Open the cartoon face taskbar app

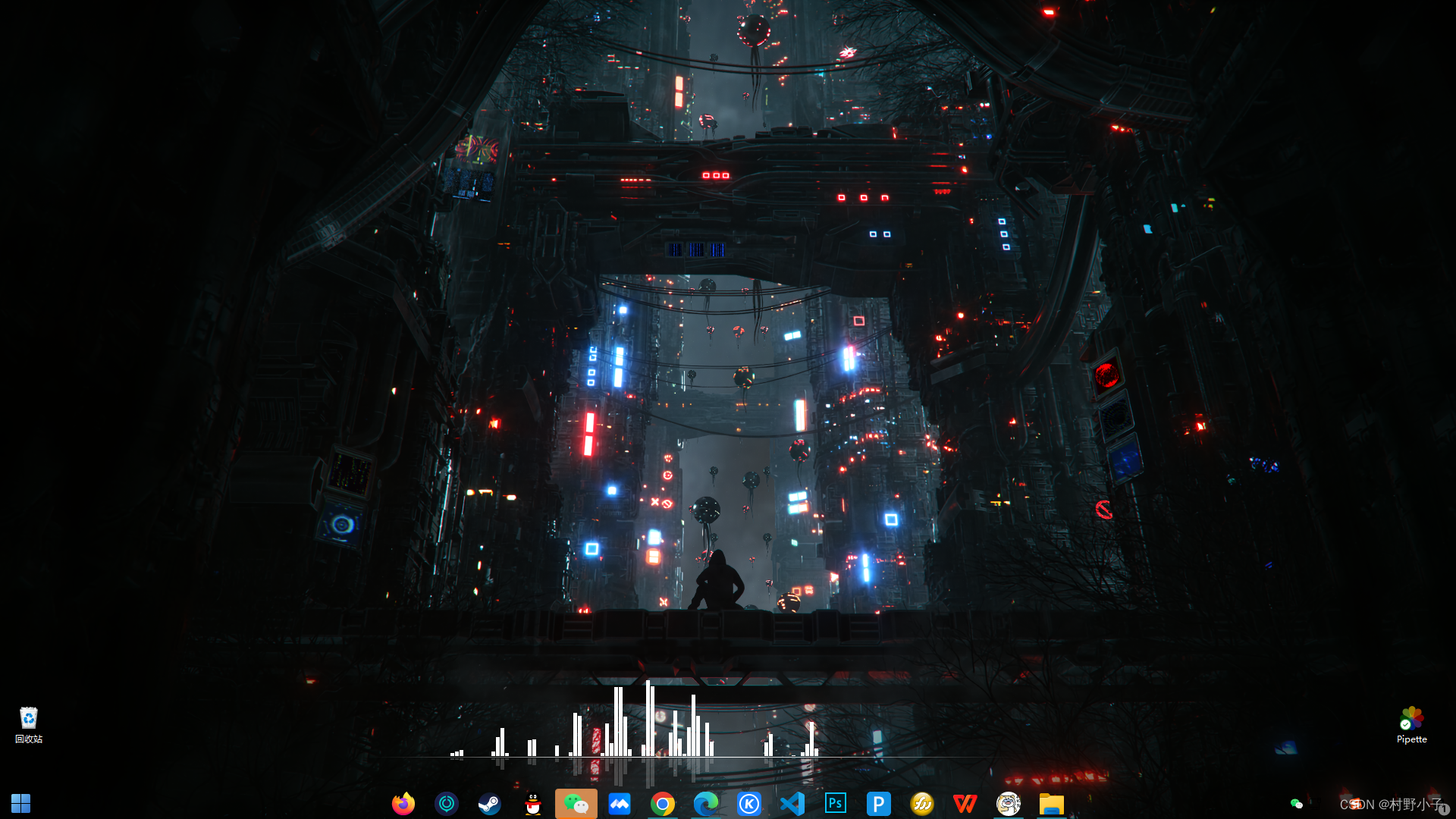point(1009,803)
